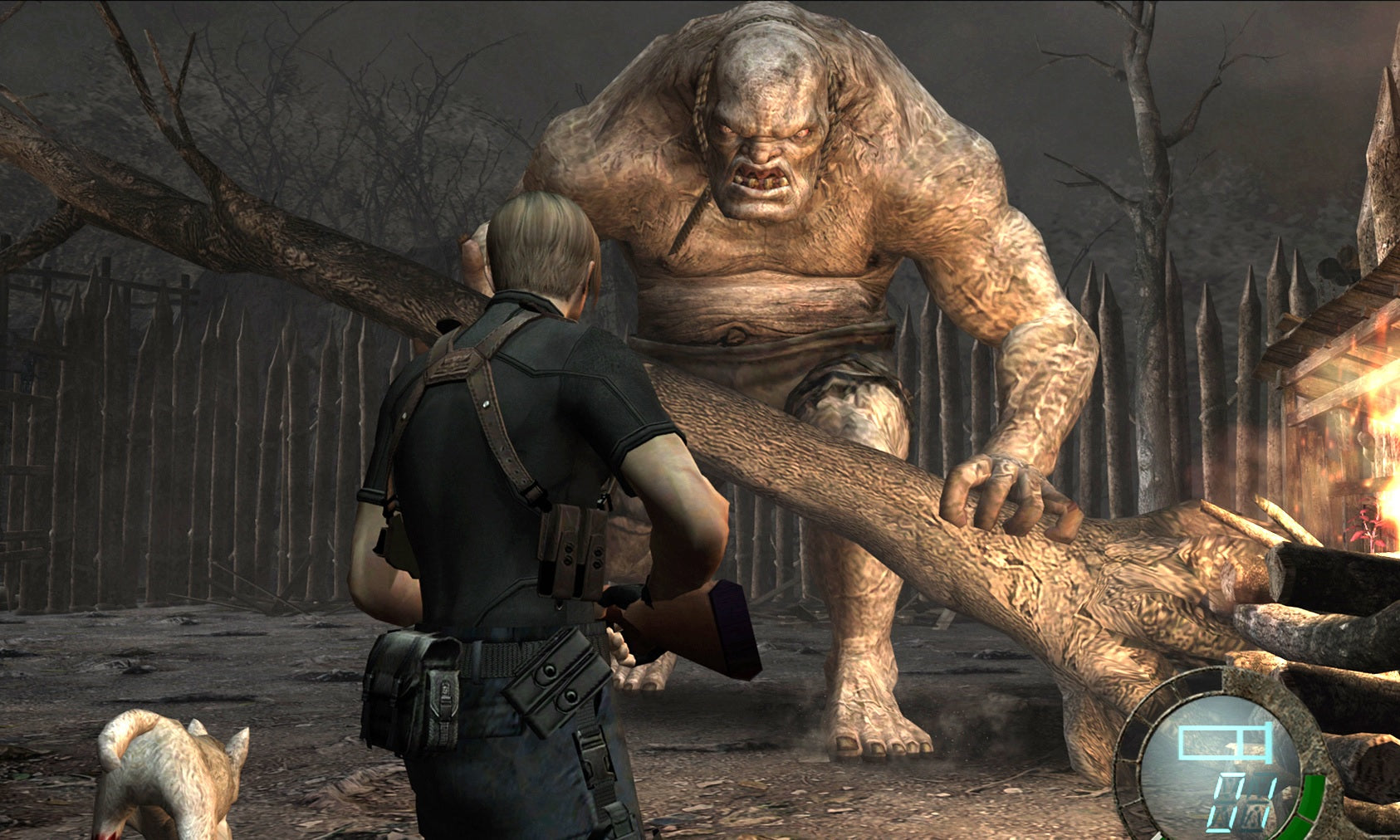This screenshot has width=1400, height=840.
Task: Click the magazine ammo icon in the HUD gauge
Action: 1225,741
